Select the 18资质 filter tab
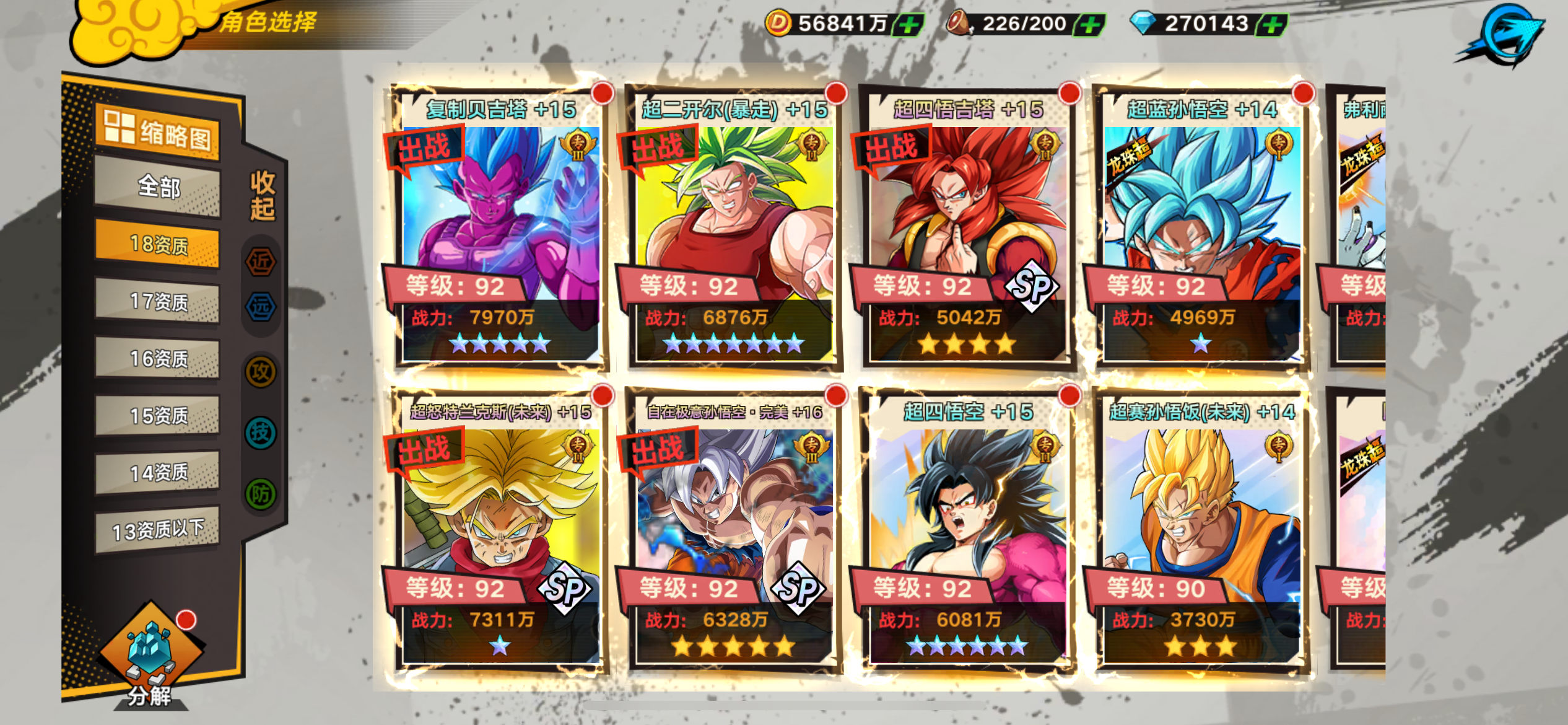 coord(157,244)
